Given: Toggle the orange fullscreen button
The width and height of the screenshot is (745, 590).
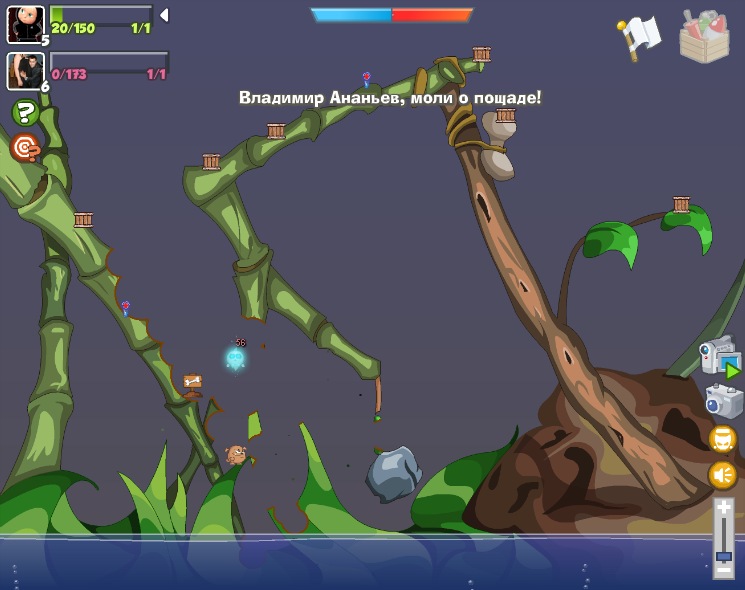Looking at the screenshot, I should pyautogui.click(x=722, y=439).
